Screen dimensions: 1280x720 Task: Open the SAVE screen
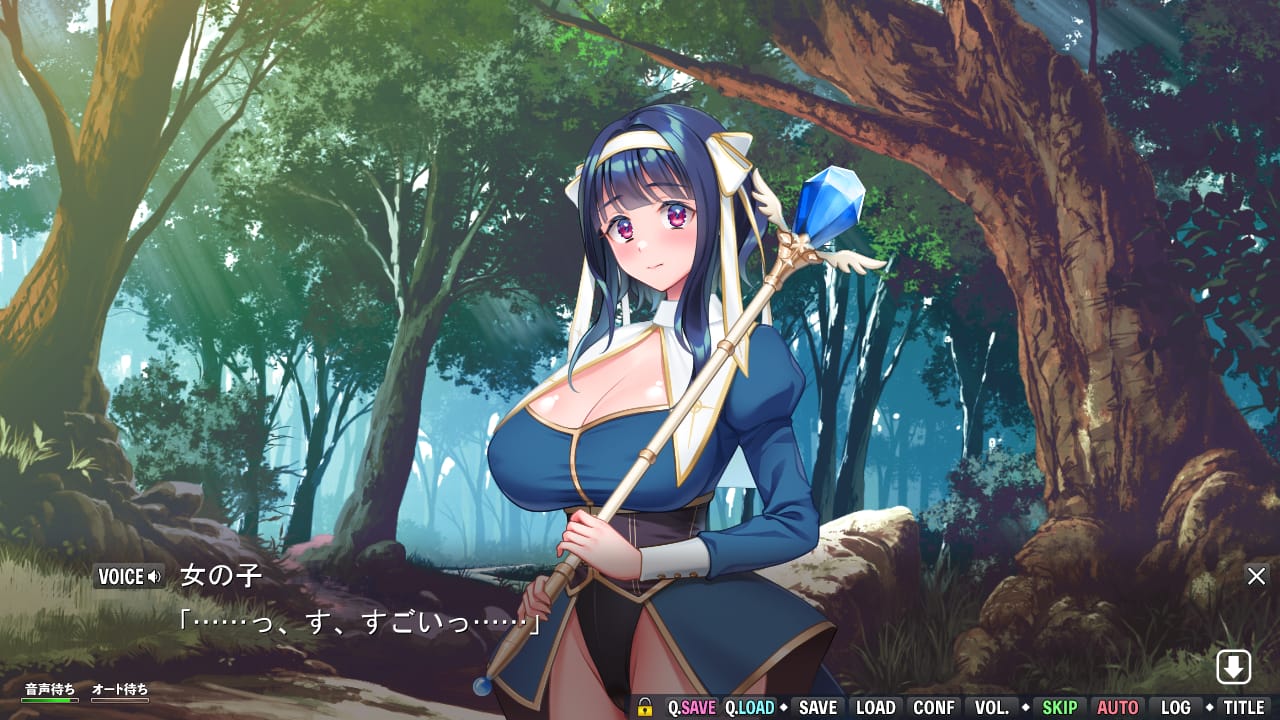[x=818, y=707]
